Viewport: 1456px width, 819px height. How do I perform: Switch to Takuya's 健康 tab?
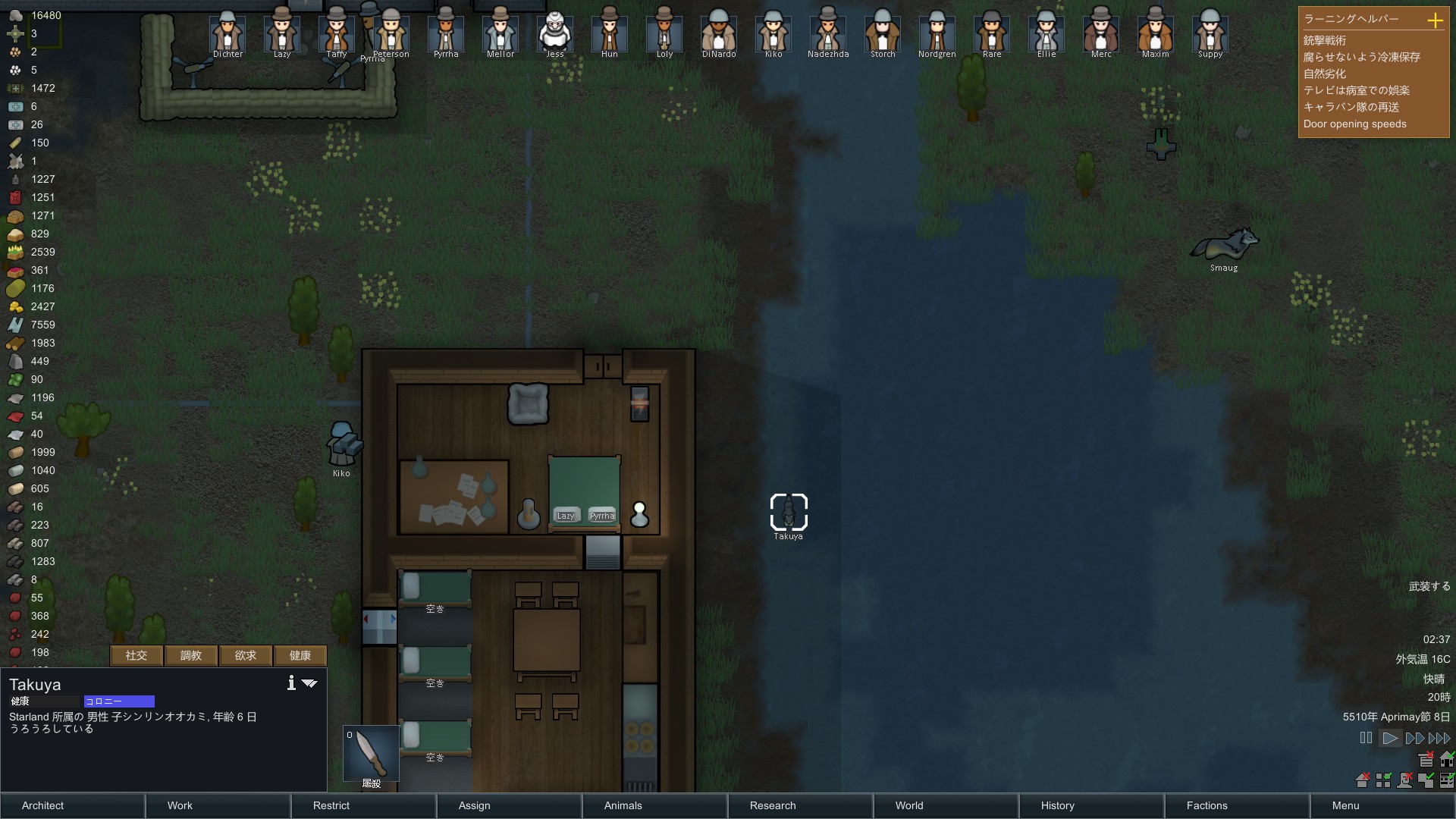[x=299, y=655]
